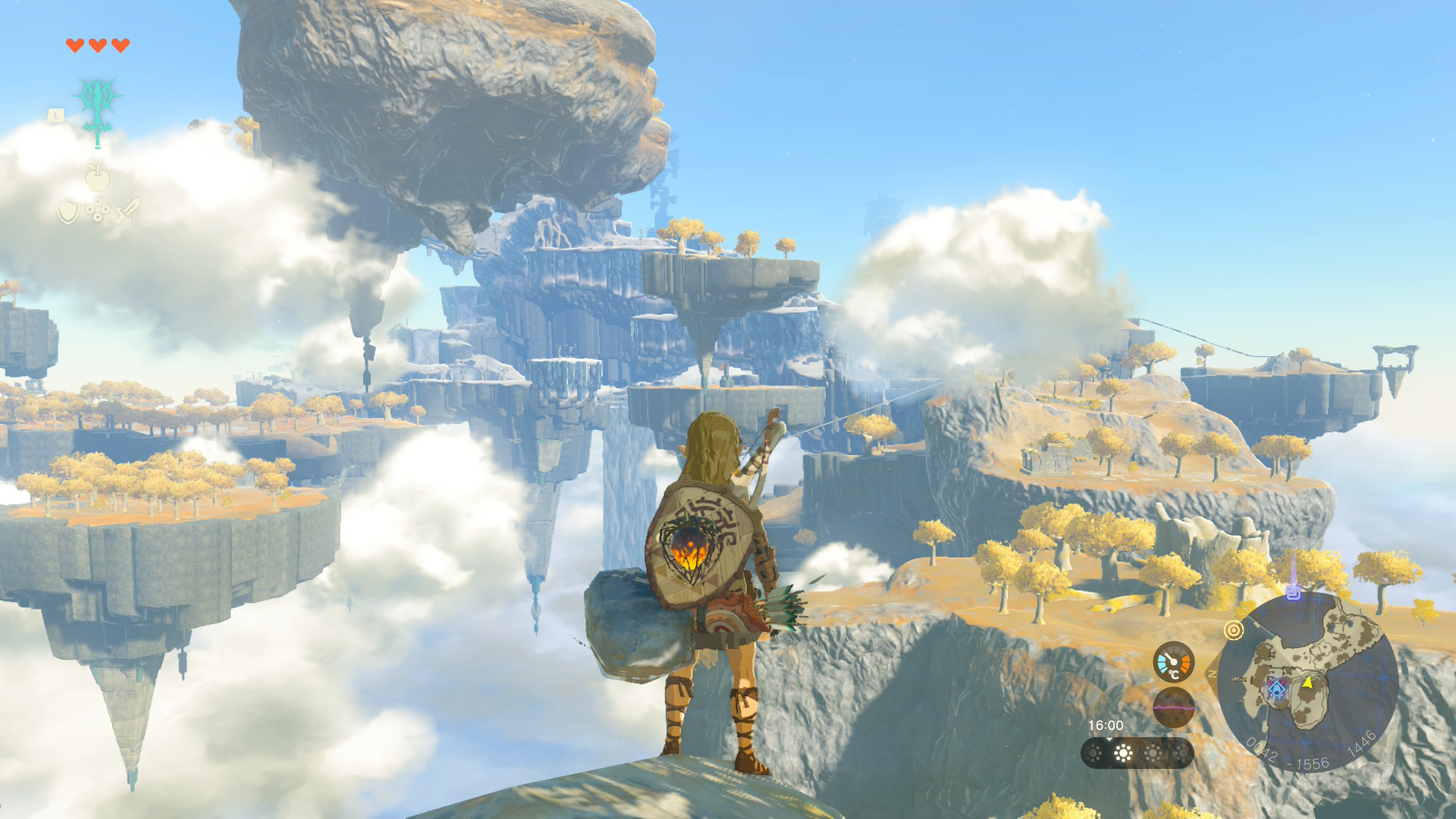The image size is (1456, 819).
Task: Select the teal ability icon
Action: pos(97,103)
